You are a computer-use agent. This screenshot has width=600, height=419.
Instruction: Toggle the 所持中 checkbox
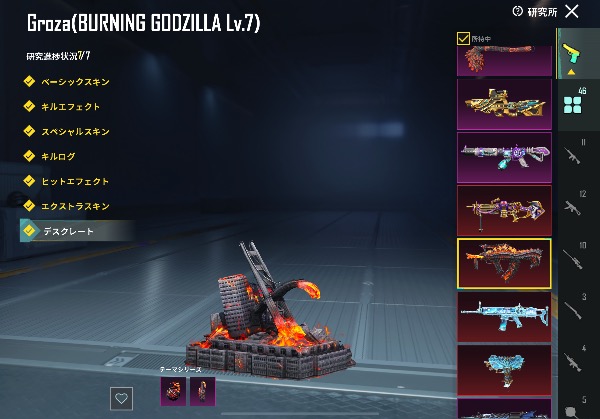pos(463,38)
